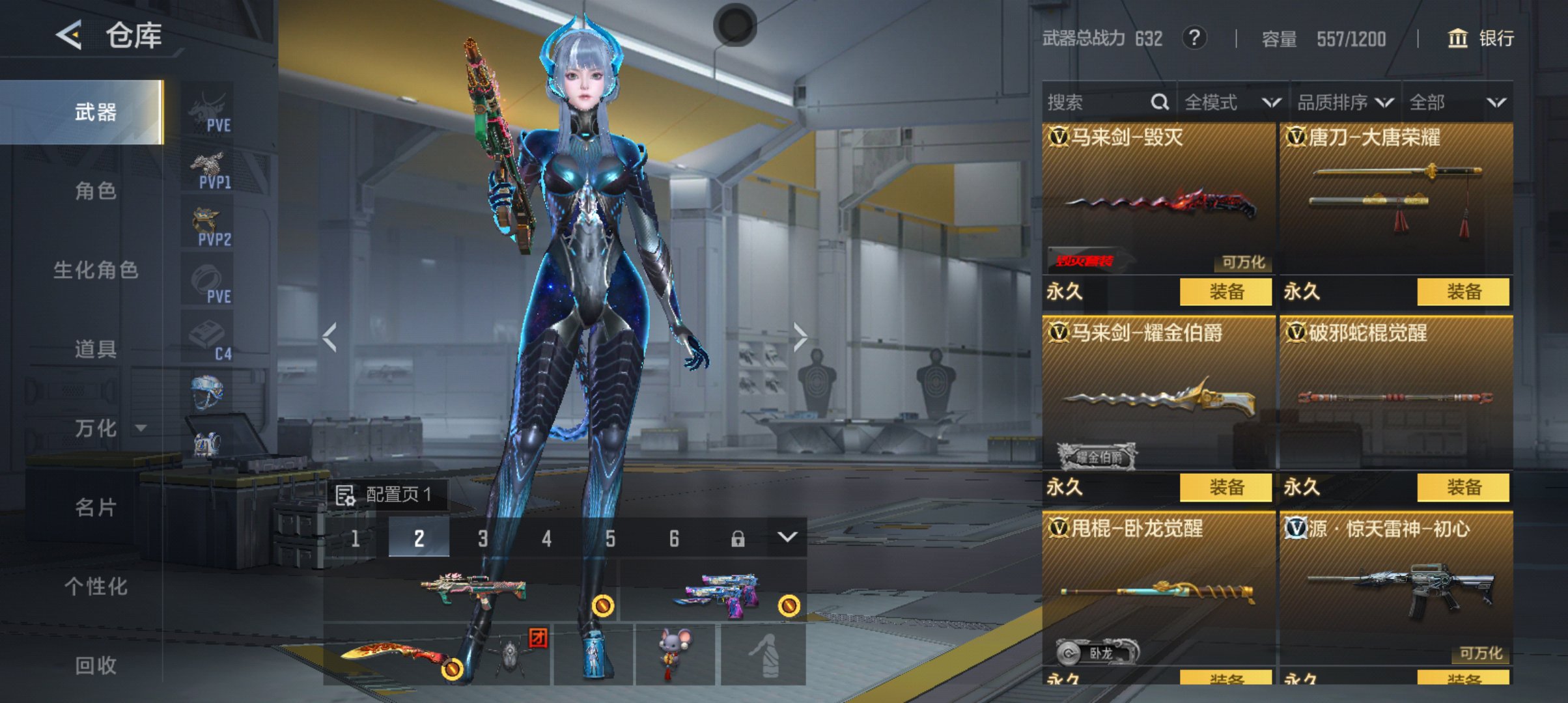This screenshot has width=1568, height=703.
Task: Select the PVP1 weapon bag
Action: pos(208,170)
